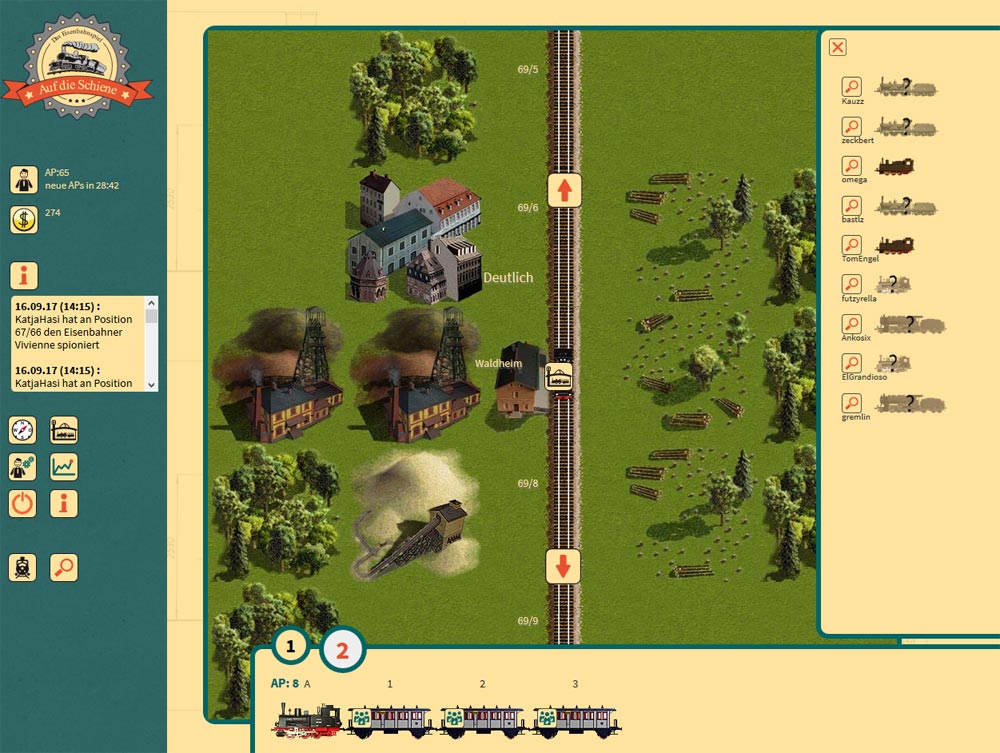Screen dimensions: 1000x753
Task: Open the railway worker settings icon with gears
Action: (x=23, y=466)
